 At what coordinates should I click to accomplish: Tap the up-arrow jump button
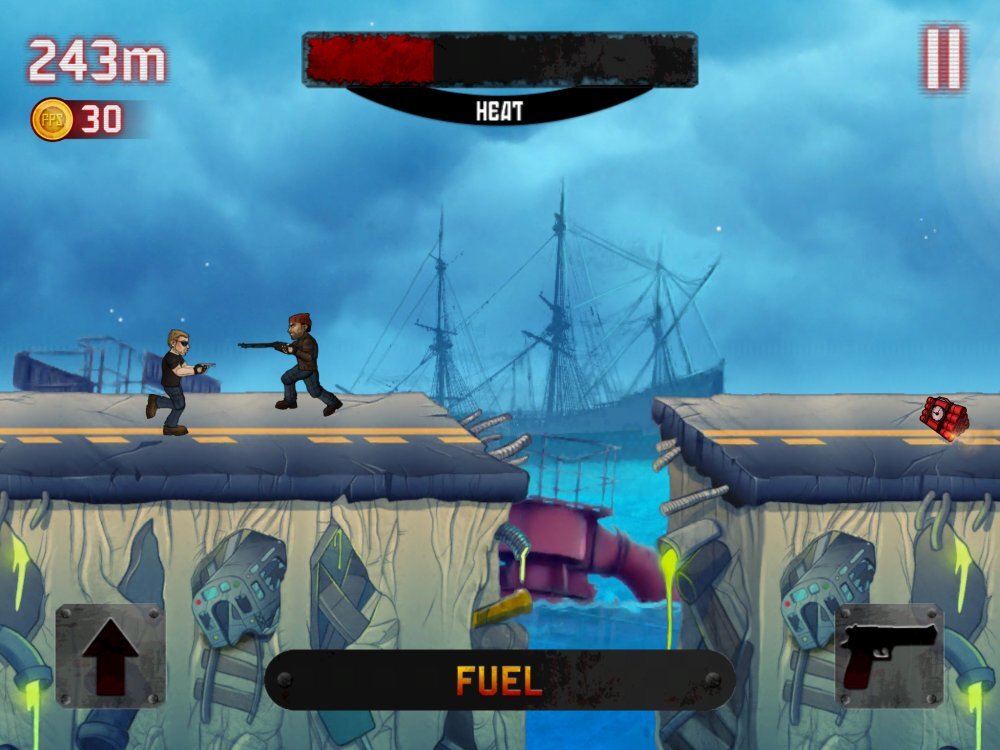click(x=110, y=655)
